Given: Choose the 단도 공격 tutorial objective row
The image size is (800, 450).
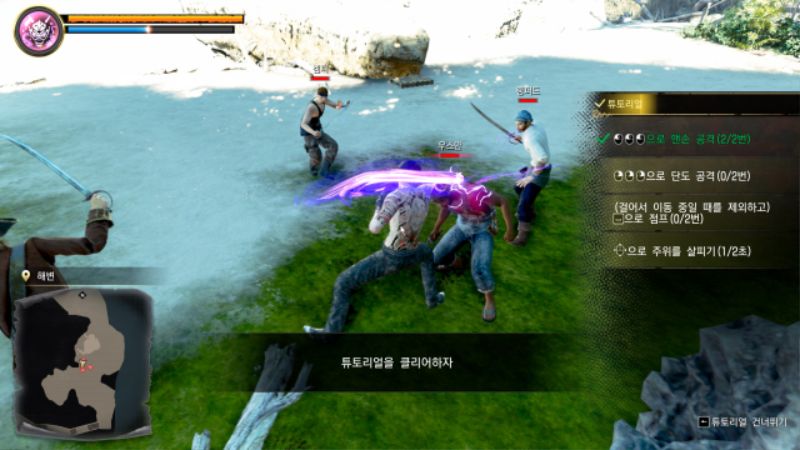Looking at the screenshot, I should [690, 175].
